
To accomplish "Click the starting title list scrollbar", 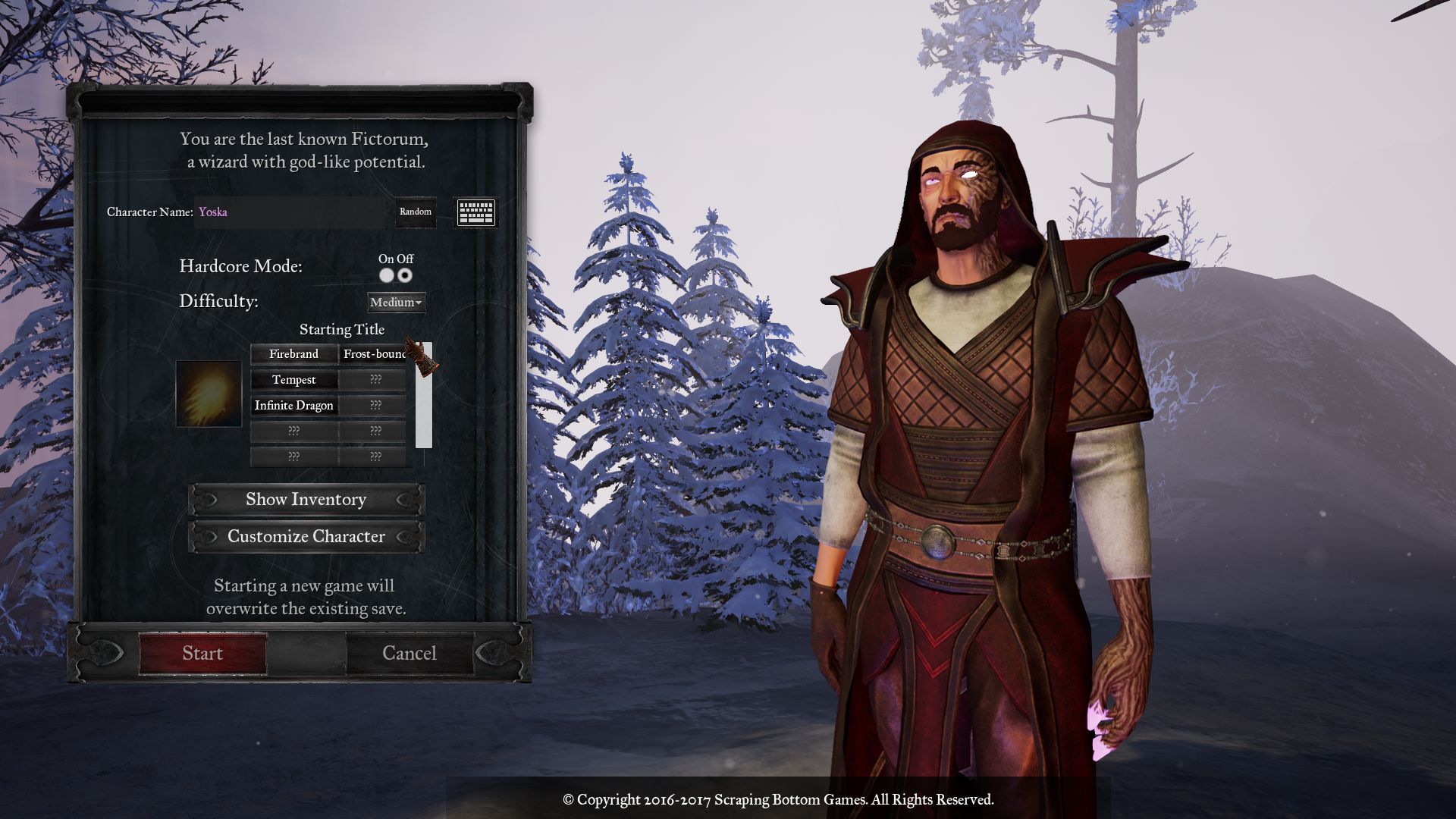I will point(424,409).
